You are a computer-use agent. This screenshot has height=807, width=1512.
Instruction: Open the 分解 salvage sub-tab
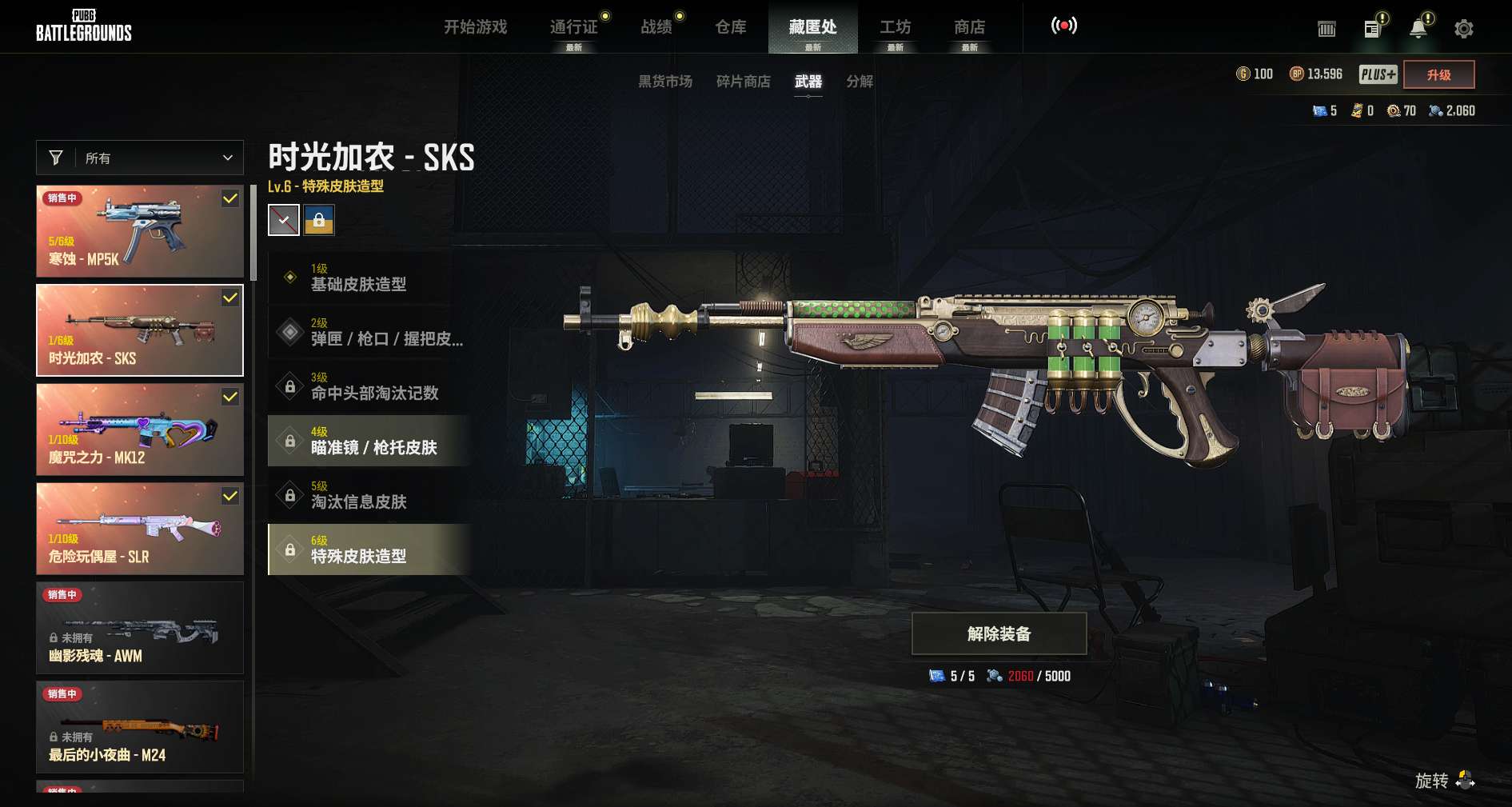[x=860, y=82]
